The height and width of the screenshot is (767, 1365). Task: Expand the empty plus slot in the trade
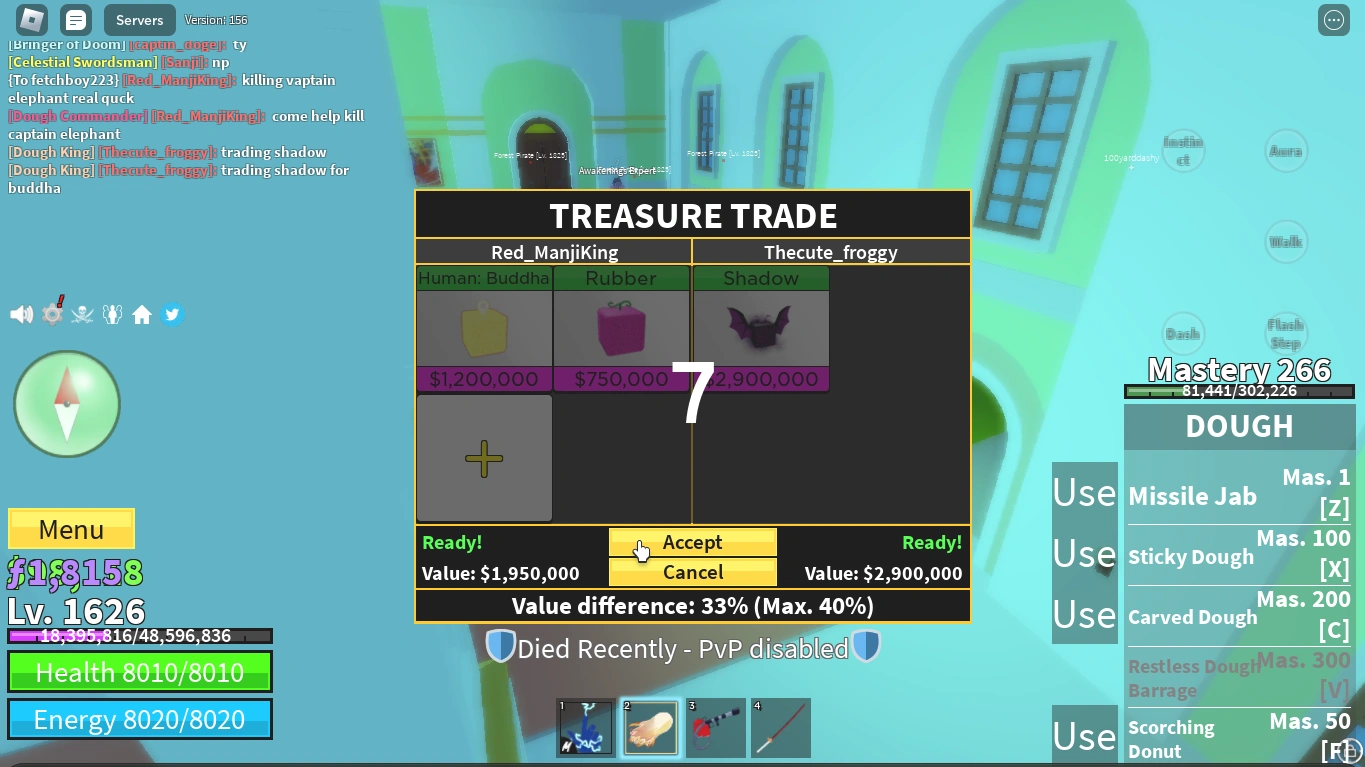(x=483, y=458)
